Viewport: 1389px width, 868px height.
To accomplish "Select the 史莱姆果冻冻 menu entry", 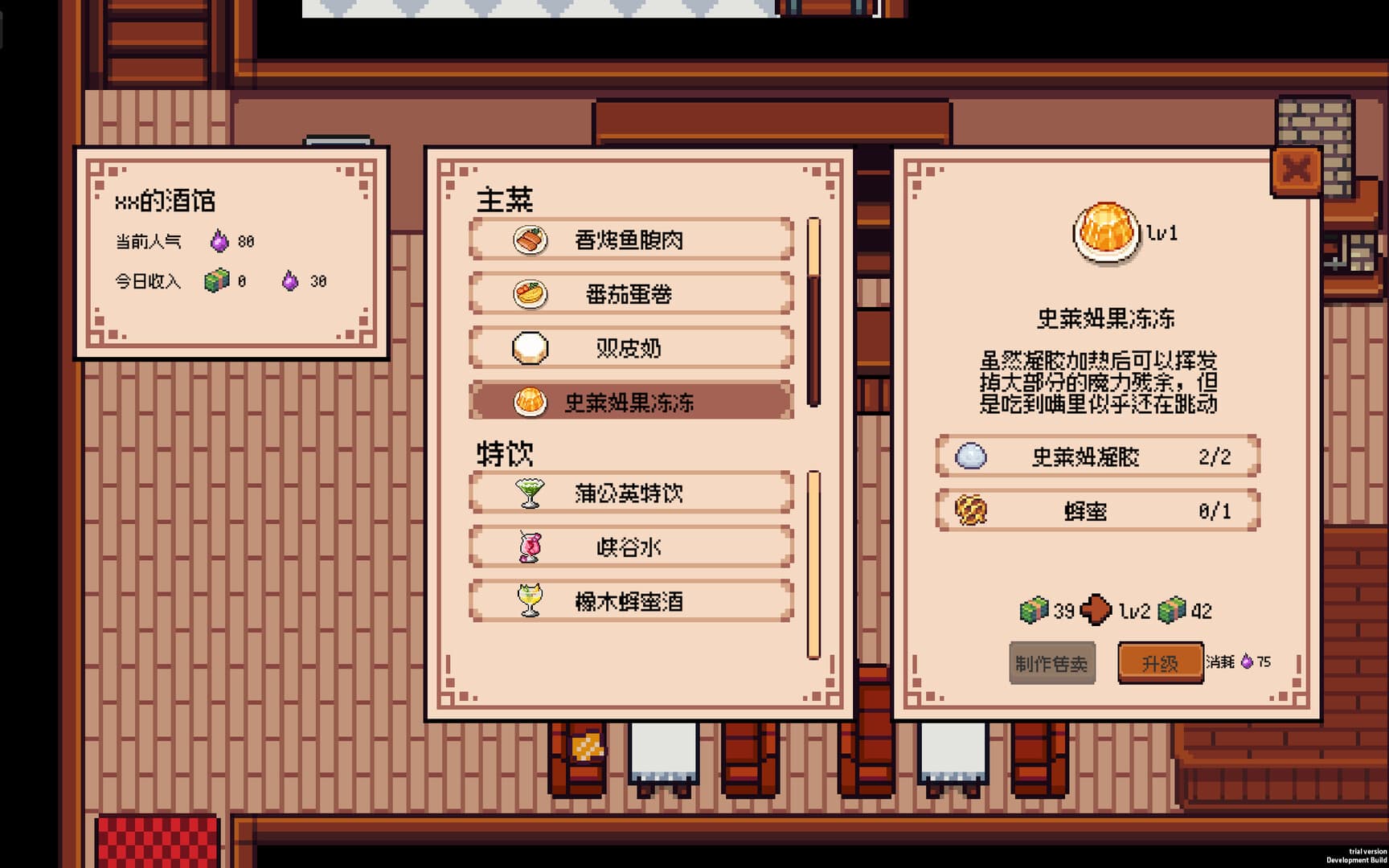I will (x=631, y=403).
